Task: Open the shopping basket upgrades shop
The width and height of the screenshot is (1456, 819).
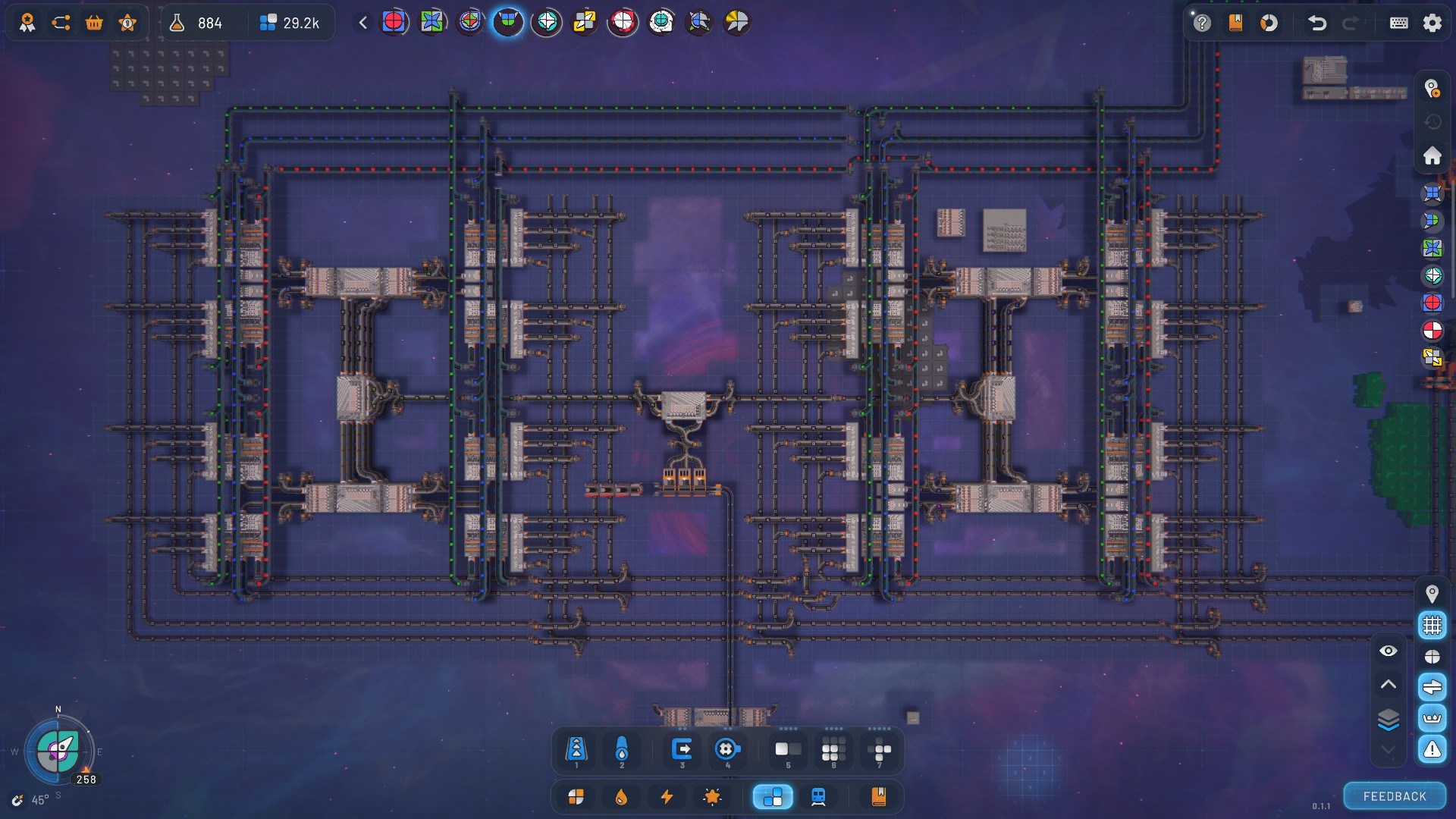Action: click(x=94, y=23)
